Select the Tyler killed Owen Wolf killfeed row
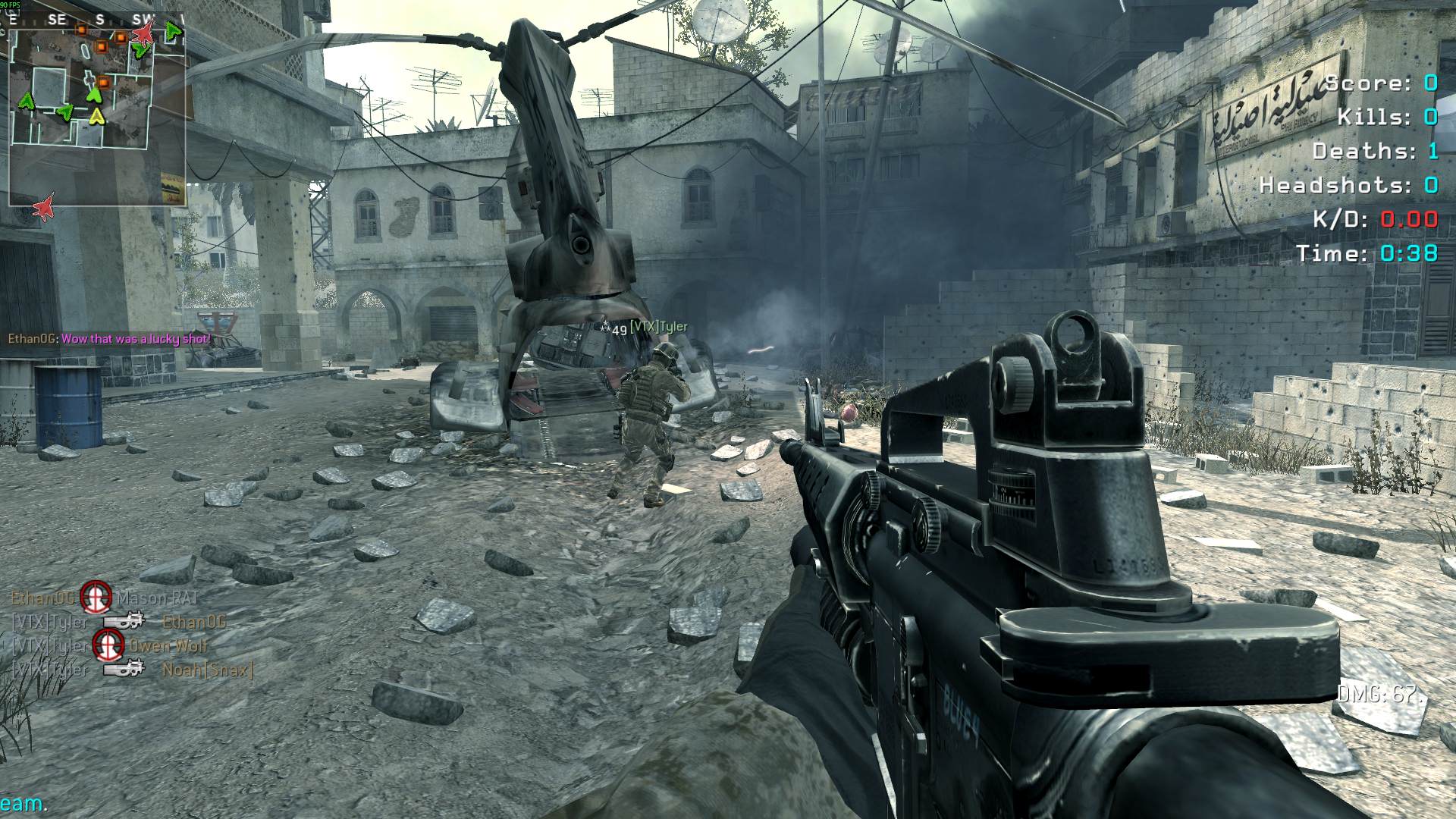1456x819 pixels. click(x=109, y=646)
